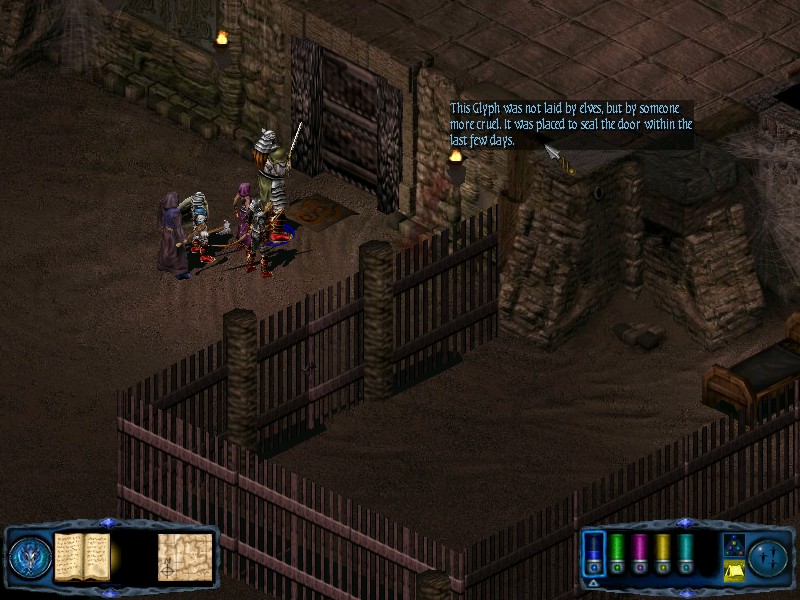This screenshot has width=800, height=600.
Task: Open the journal book
Action: 82,556
